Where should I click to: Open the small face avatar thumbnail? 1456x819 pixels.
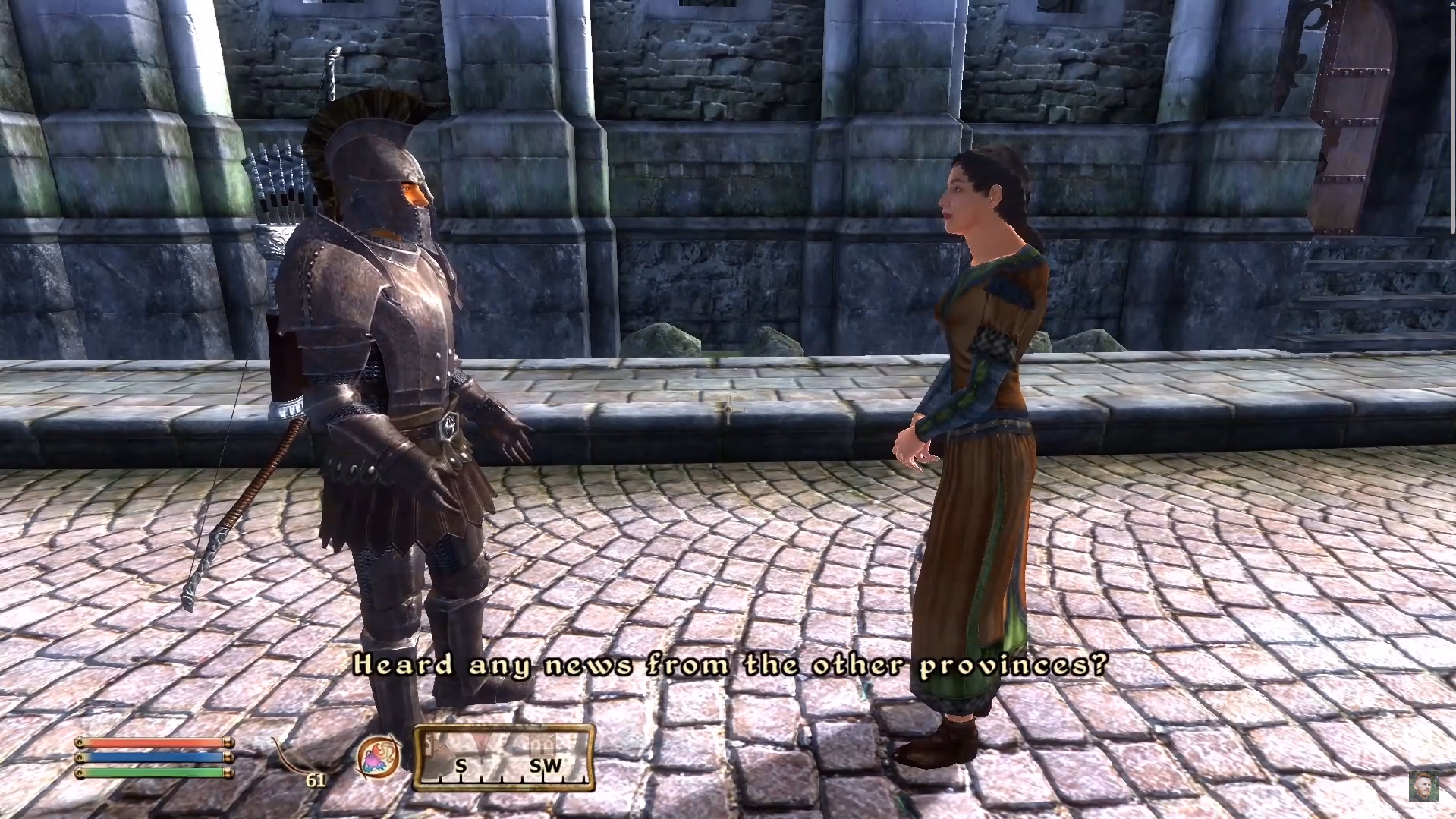pos(1423,786)
